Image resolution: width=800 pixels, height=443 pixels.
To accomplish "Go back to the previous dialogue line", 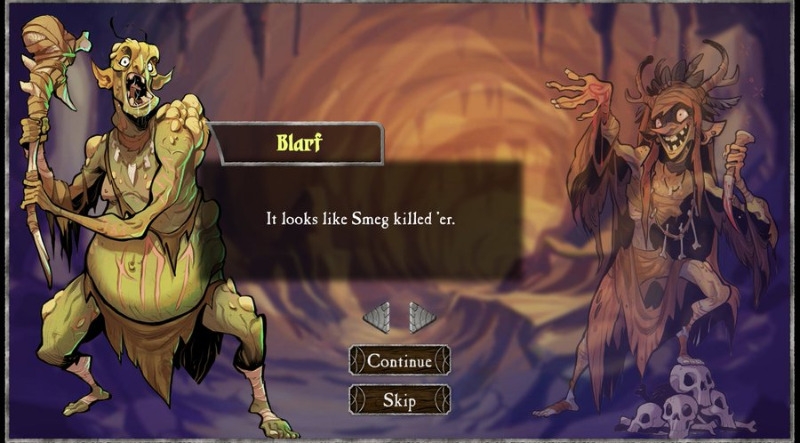I will tap(376, 318).
